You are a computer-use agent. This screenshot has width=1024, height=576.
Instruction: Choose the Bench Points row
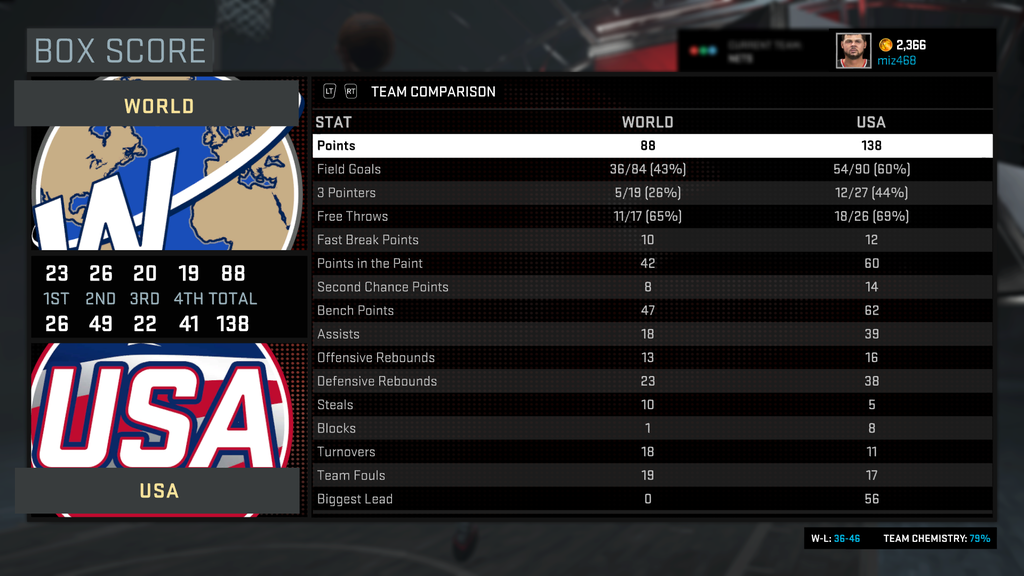(x=652, y=310)
